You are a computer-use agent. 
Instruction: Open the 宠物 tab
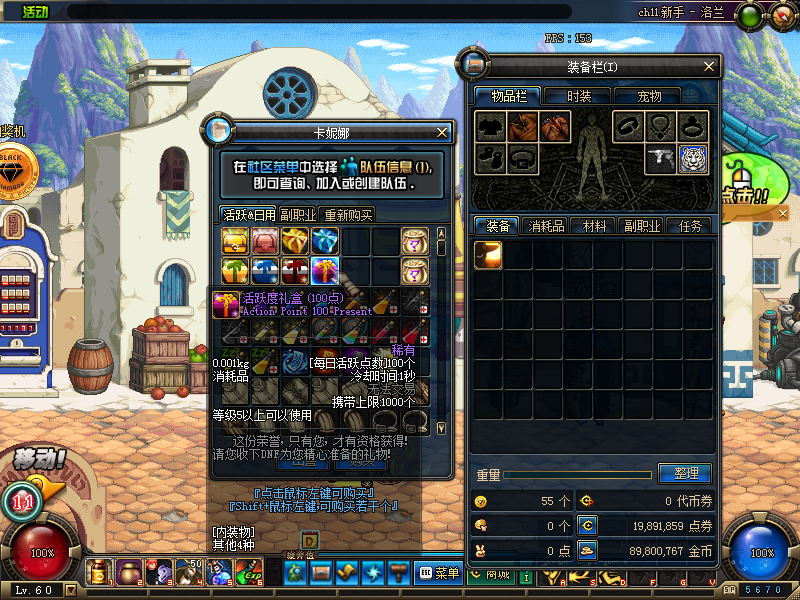pyautogui.click(x=649, y=96)
